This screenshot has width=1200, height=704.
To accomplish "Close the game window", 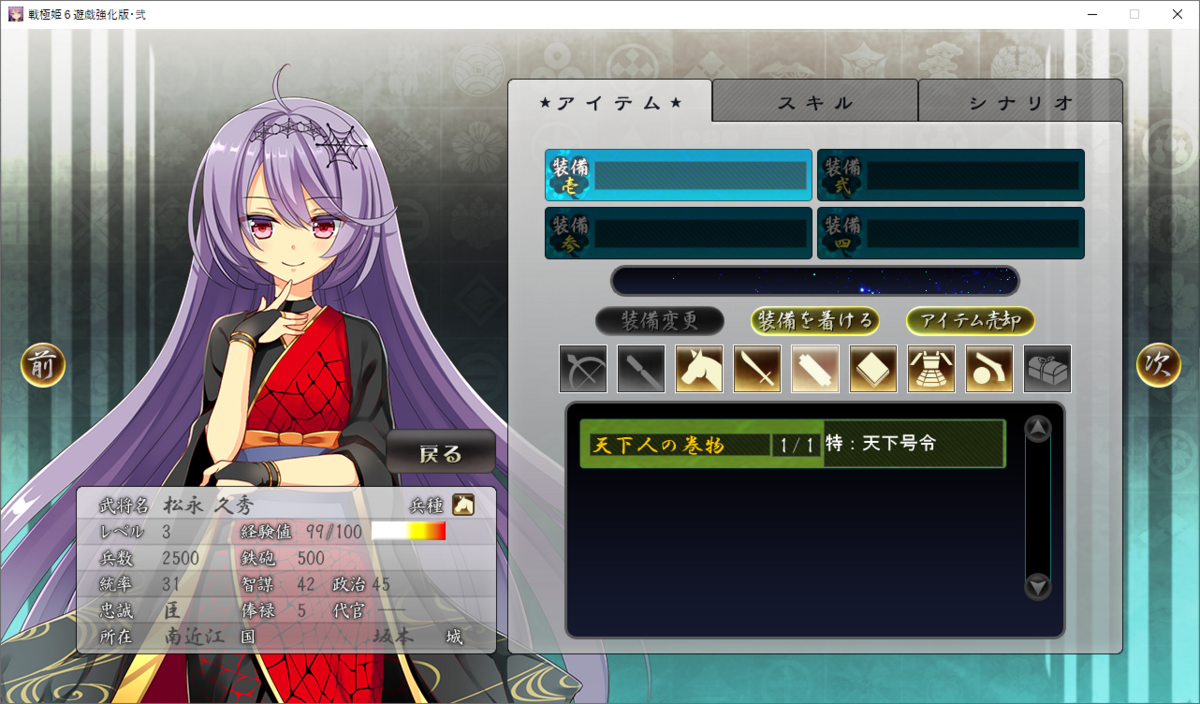I will tap(1176, 14).
